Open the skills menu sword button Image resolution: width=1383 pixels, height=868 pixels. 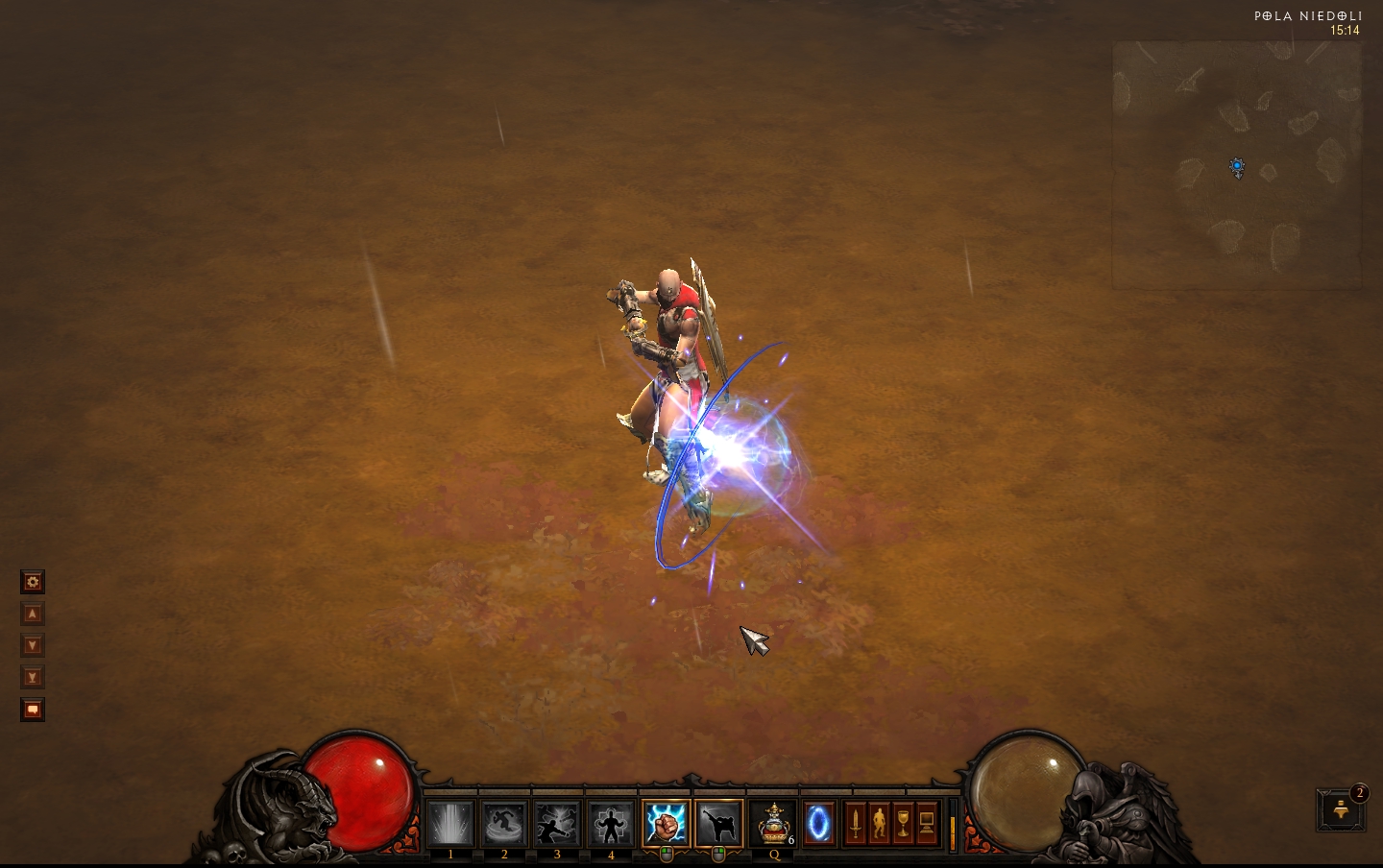click(855, 824)
